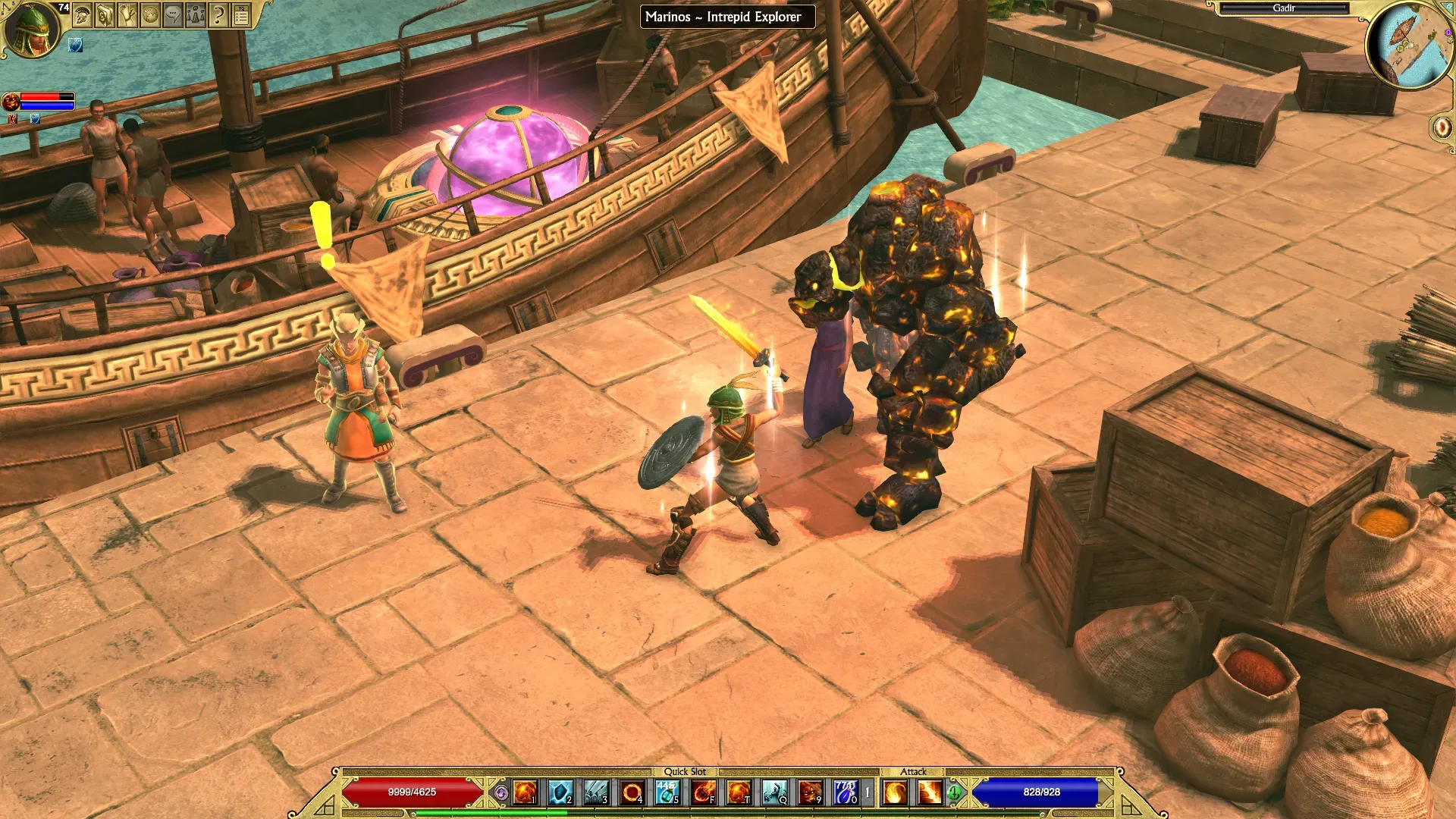Click the green swap button beside Attack slots
1456x819 pixels.
(x=955, y=793)
